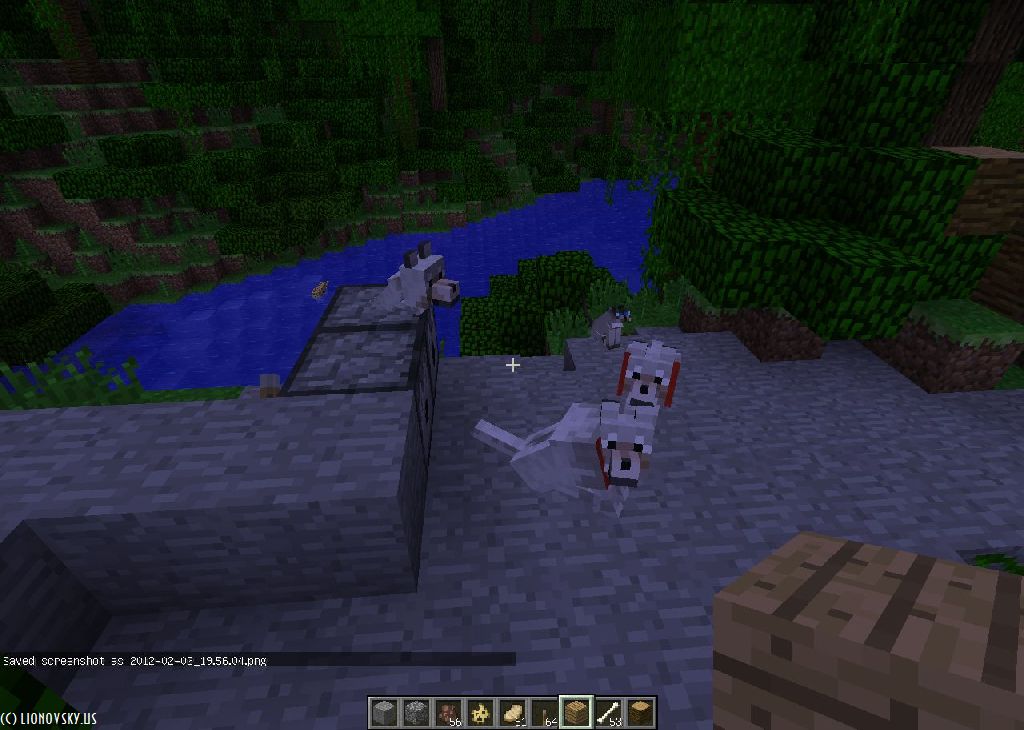This screenshot has width=1024, height=730.
Task: Click the highlighted wooden planks slot
Action: [x=576, y=713]
